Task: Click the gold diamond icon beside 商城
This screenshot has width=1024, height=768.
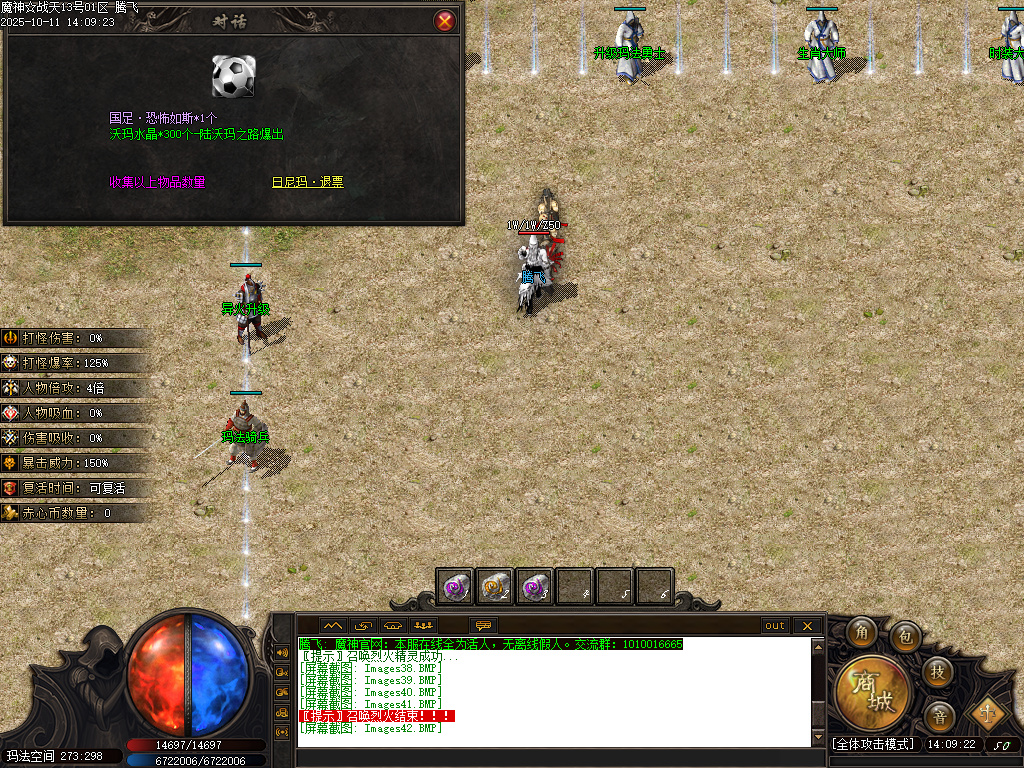Action: coord(989,714)
